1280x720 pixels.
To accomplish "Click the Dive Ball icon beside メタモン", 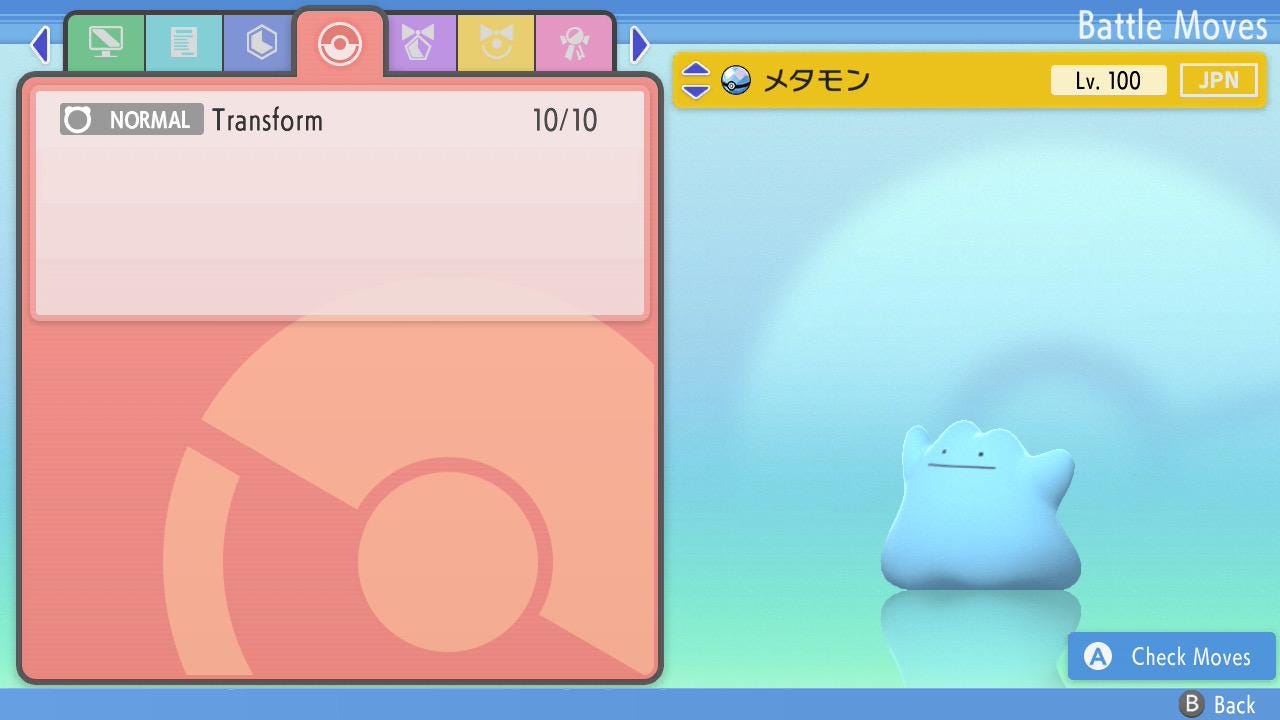I will coord(735,80).
